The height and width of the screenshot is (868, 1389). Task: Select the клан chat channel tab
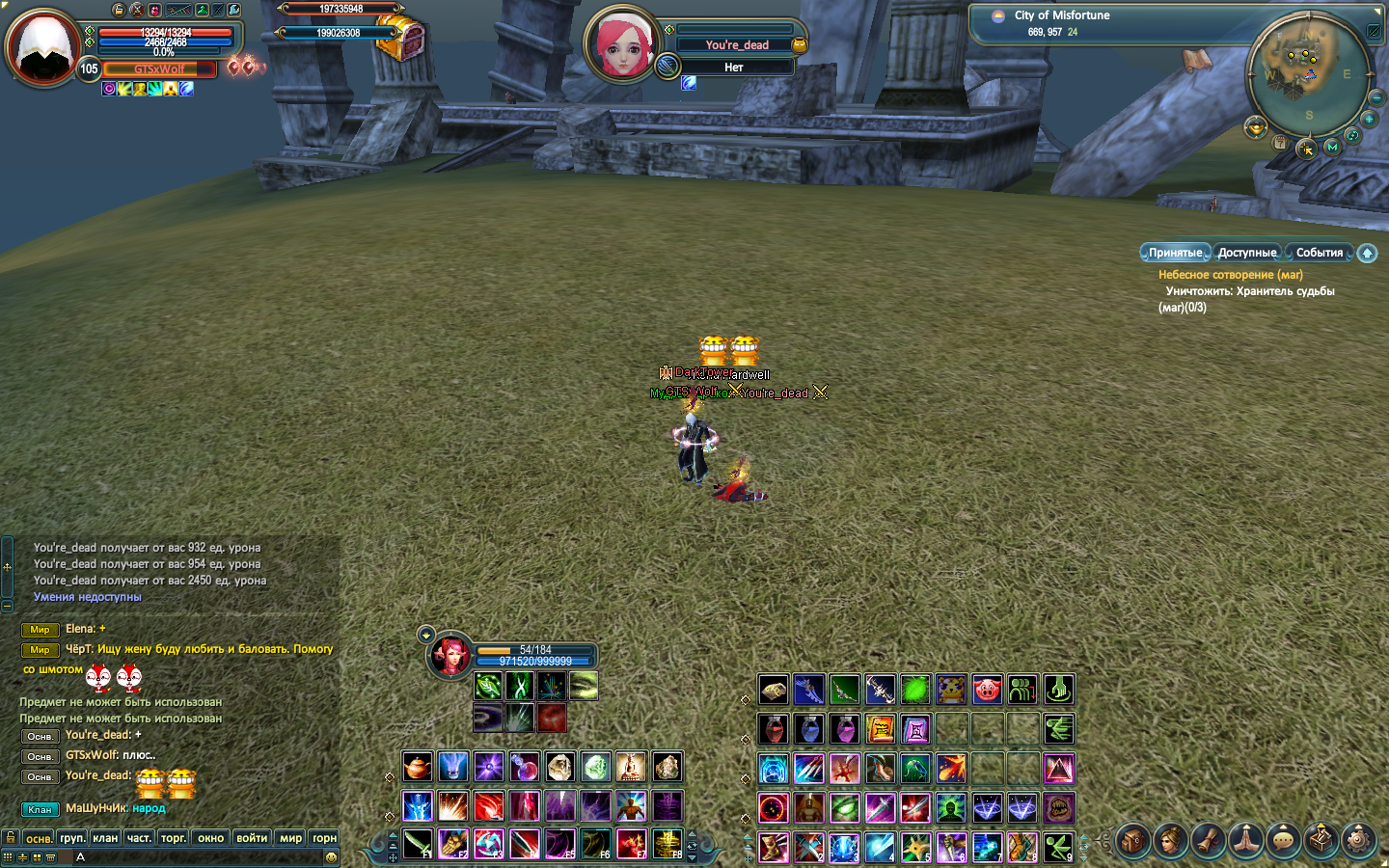tap(105, 838)
